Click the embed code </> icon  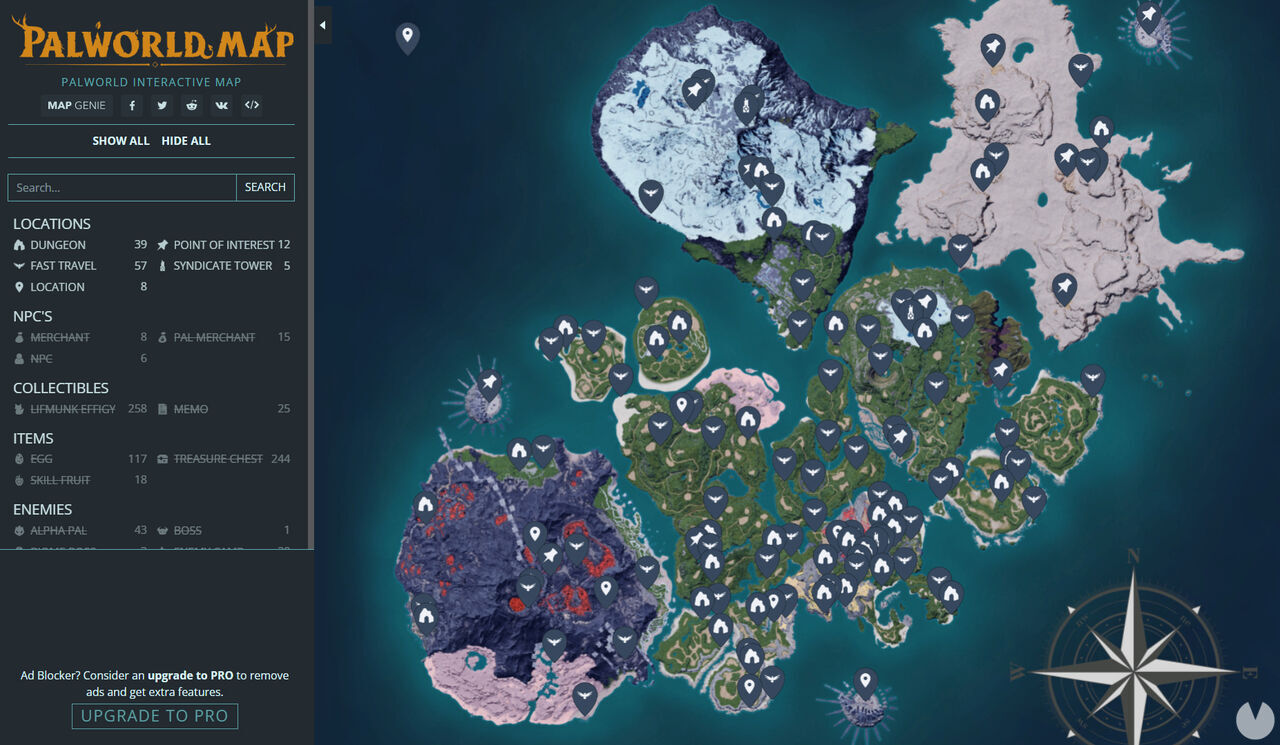[251, 105]
